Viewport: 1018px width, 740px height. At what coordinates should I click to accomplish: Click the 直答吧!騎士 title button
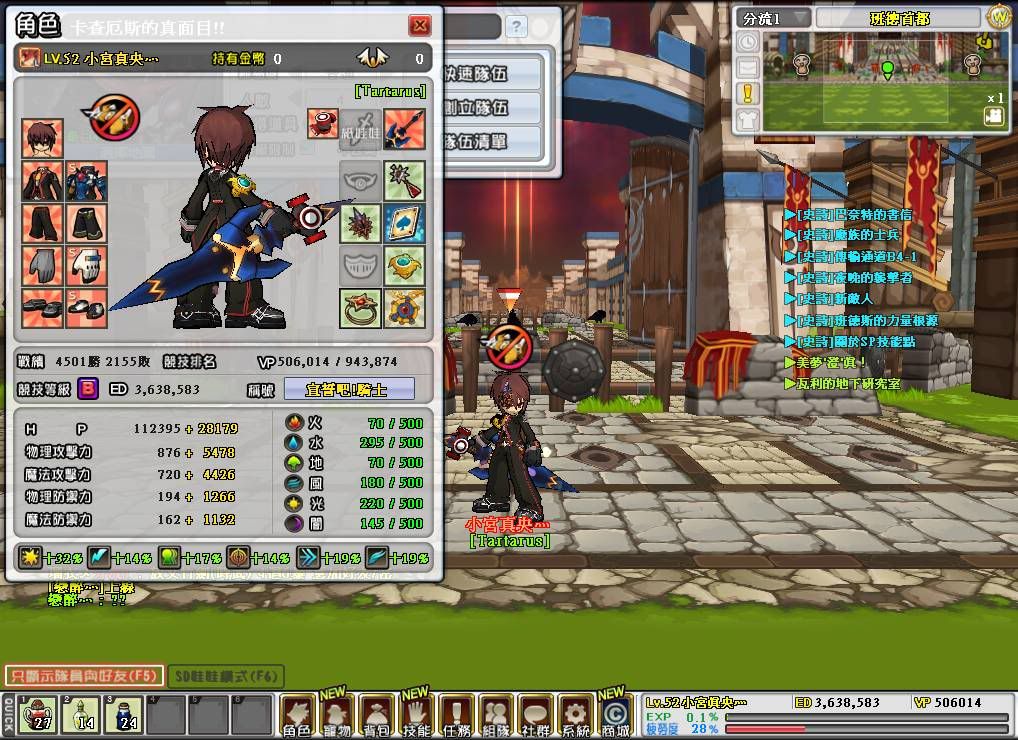point(349,389)
